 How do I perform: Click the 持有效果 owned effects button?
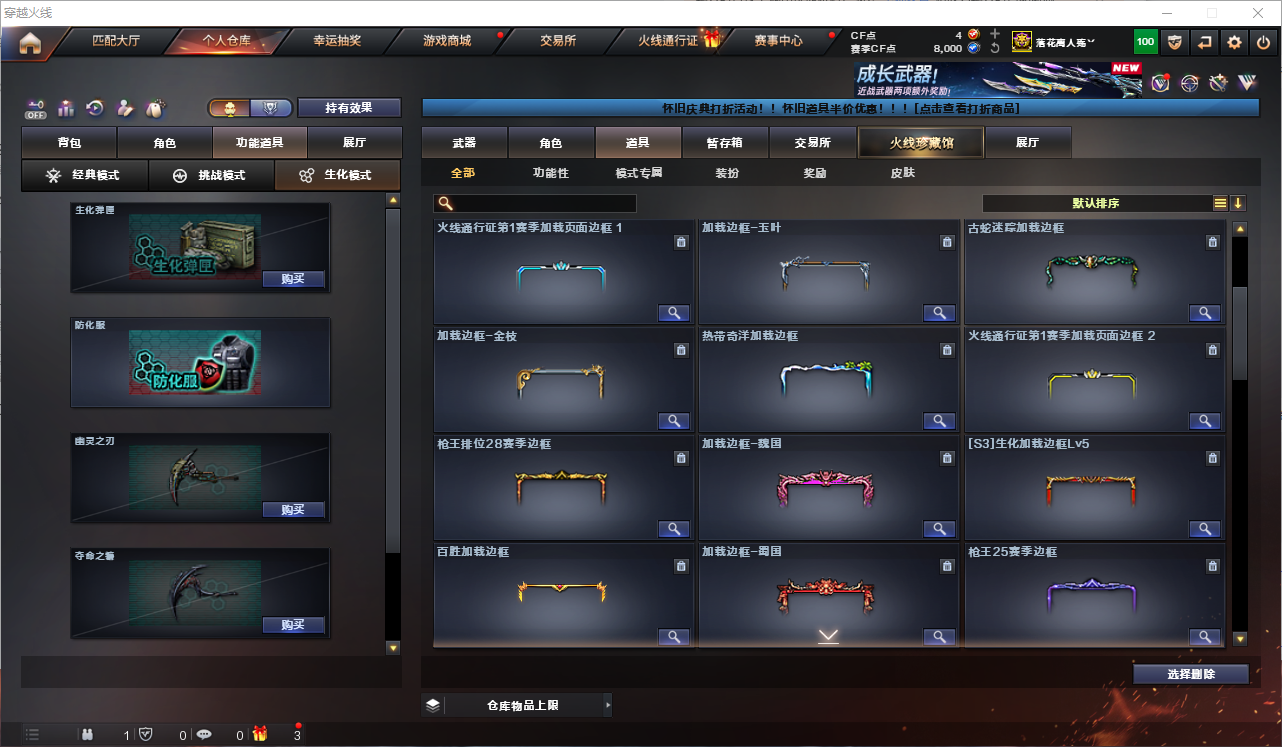pos(349,108)
